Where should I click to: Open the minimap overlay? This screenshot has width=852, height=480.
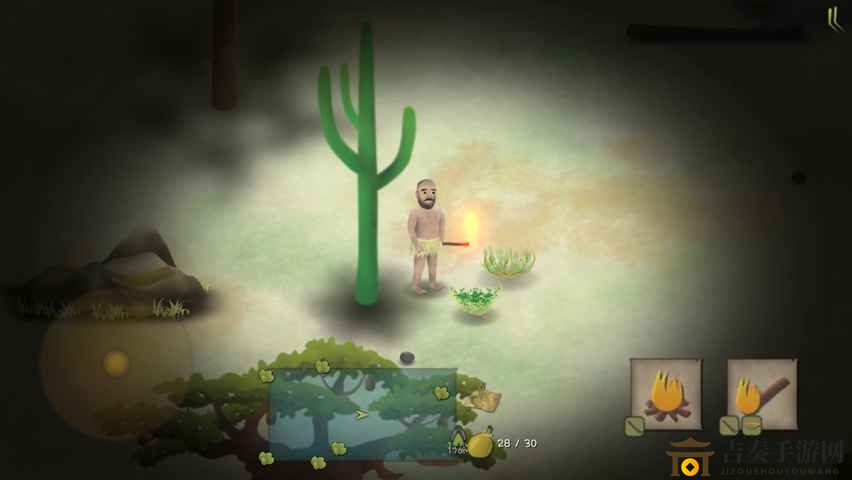(362, 413)
